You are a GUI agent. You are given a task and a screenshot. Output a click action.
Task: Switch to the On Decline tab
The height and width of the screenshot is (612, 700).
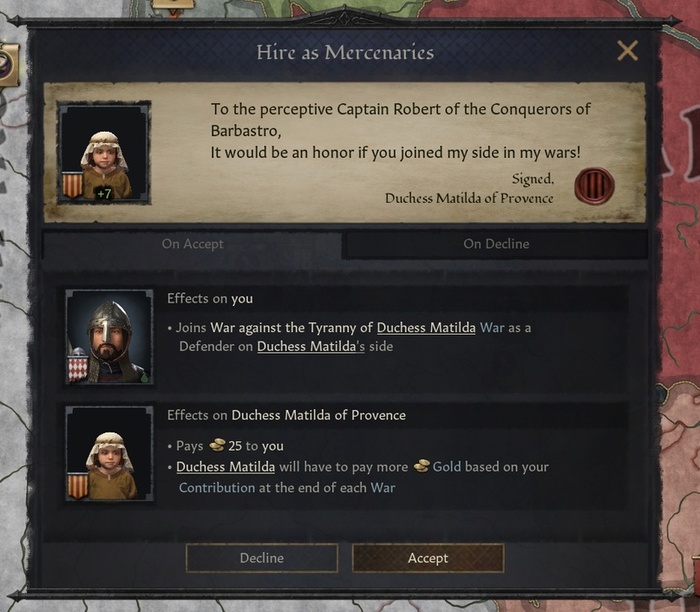pos(496,244)
